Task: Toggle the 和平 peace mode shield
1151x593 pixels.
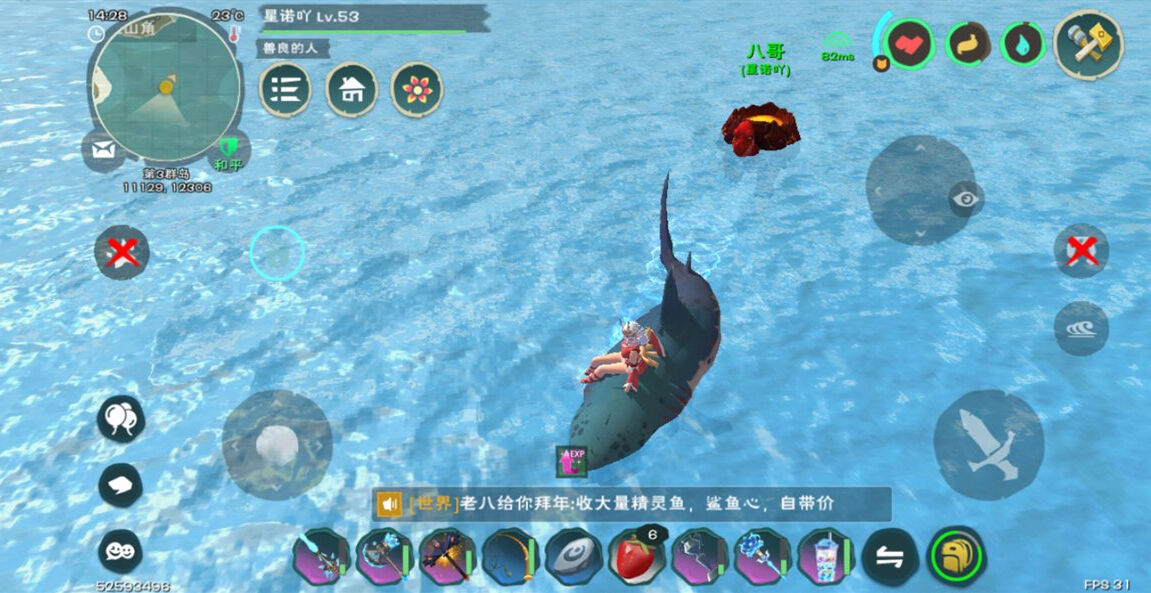Action: tap(229, 148)
